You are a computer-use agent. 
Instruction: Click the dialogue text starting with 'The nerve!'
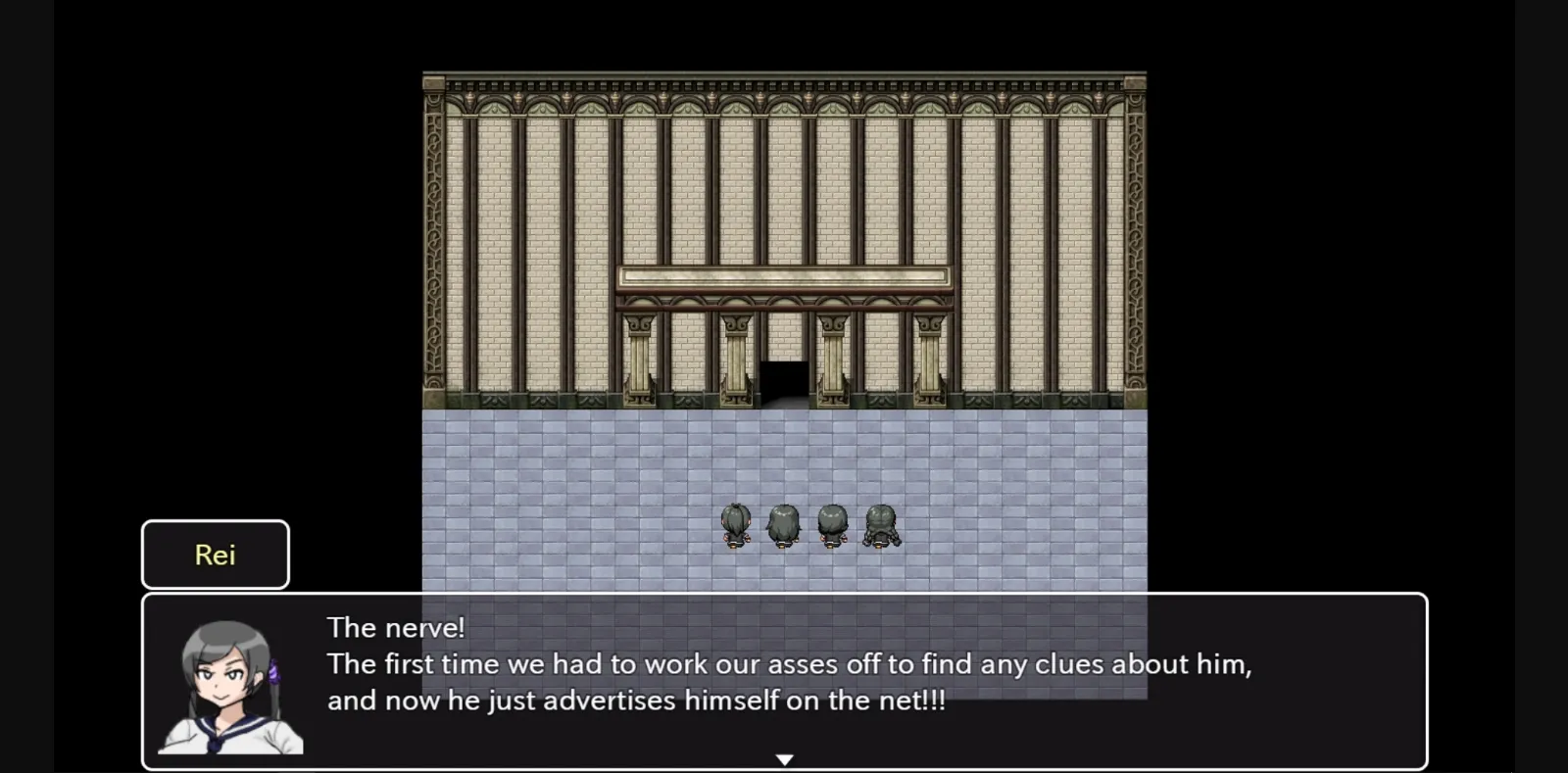pos(395,627)
